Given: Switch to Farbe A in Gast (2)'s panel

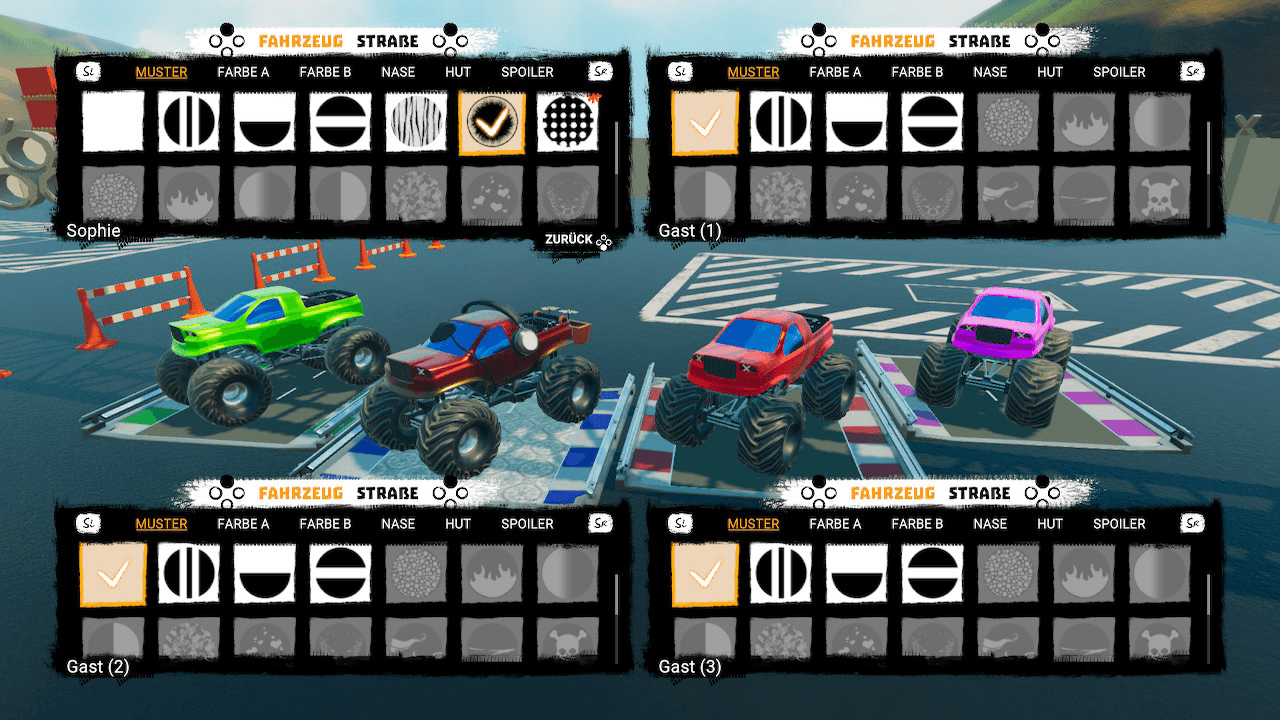Looking at the screenshot, I should pyautogui.click(x=243, y=524).
